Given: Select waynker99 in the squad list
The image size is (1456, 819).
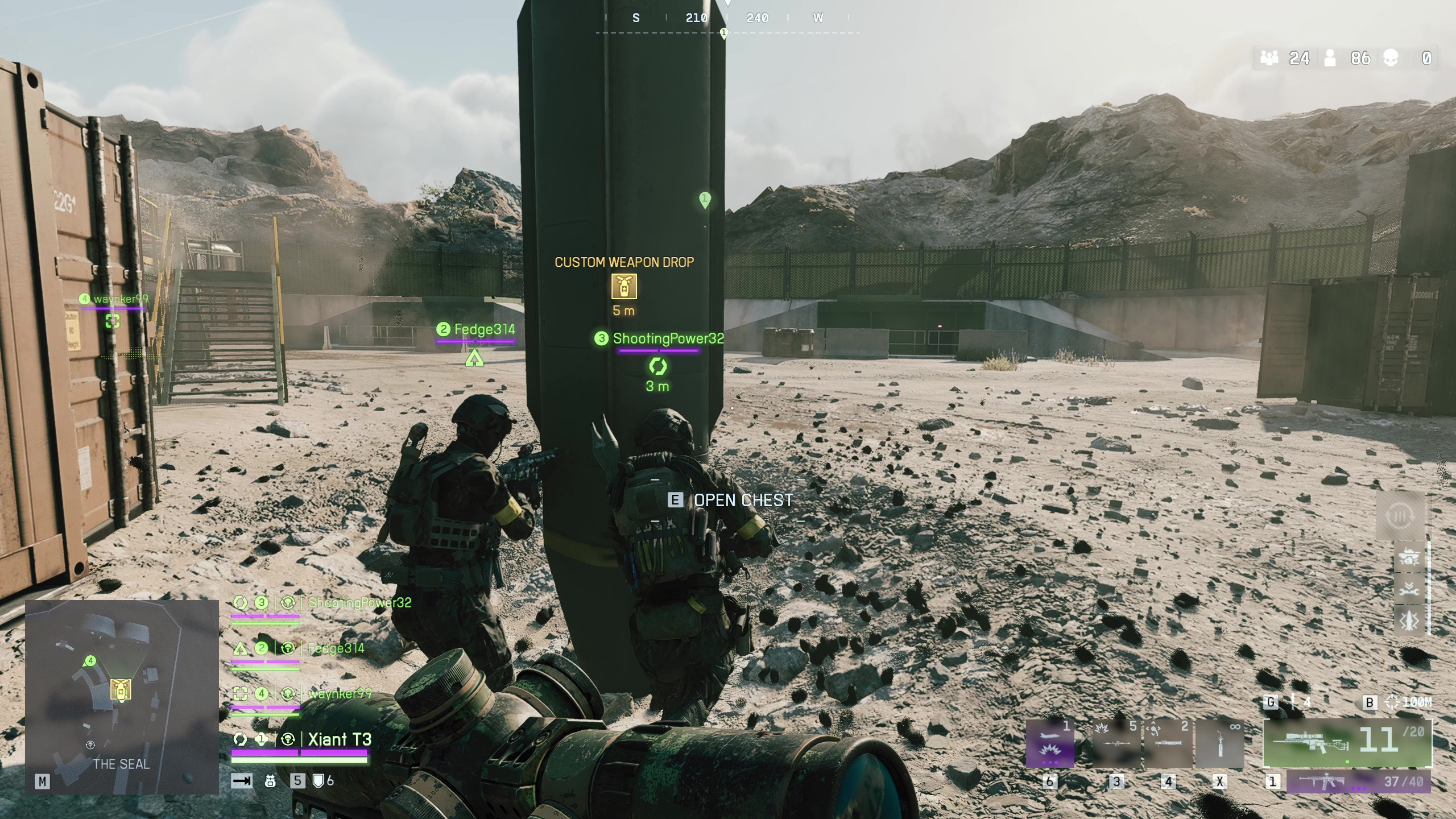Looking at the screenshot, I should 340,694.
